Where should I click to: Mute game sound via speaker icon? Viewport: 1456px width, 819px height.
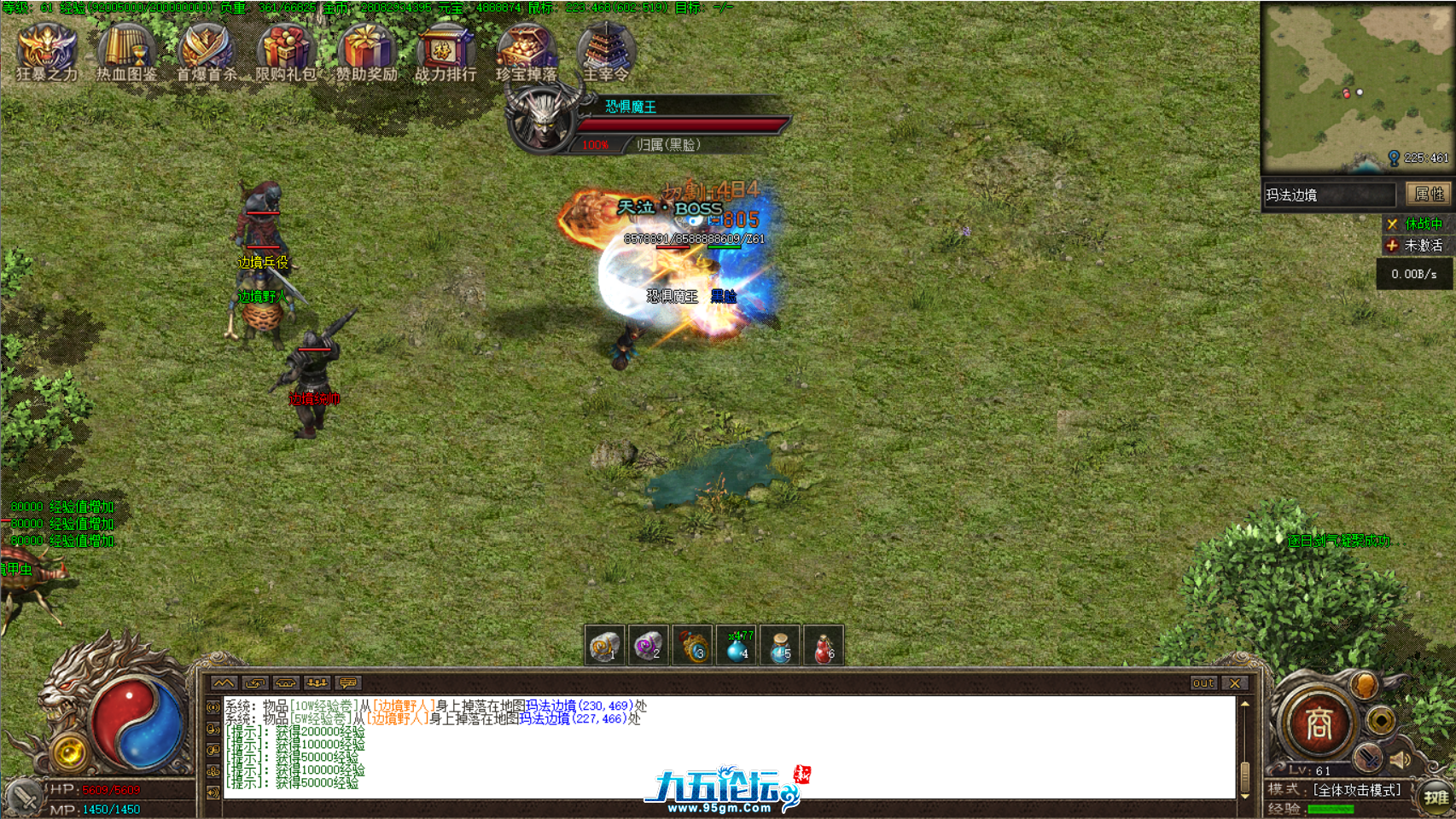[1400, 759]
